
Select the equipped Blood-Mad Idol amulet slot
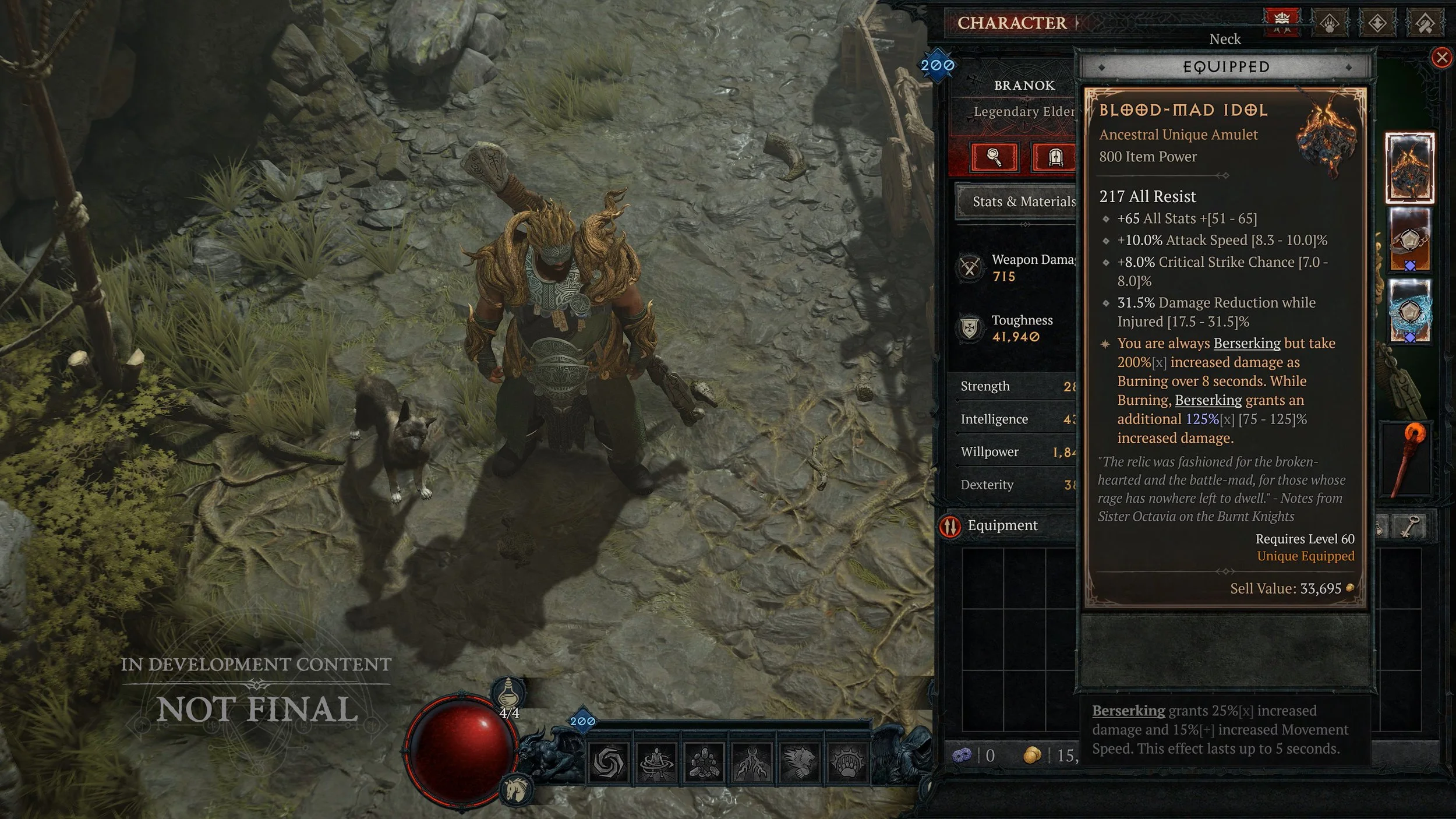[x=1409, y=168]
